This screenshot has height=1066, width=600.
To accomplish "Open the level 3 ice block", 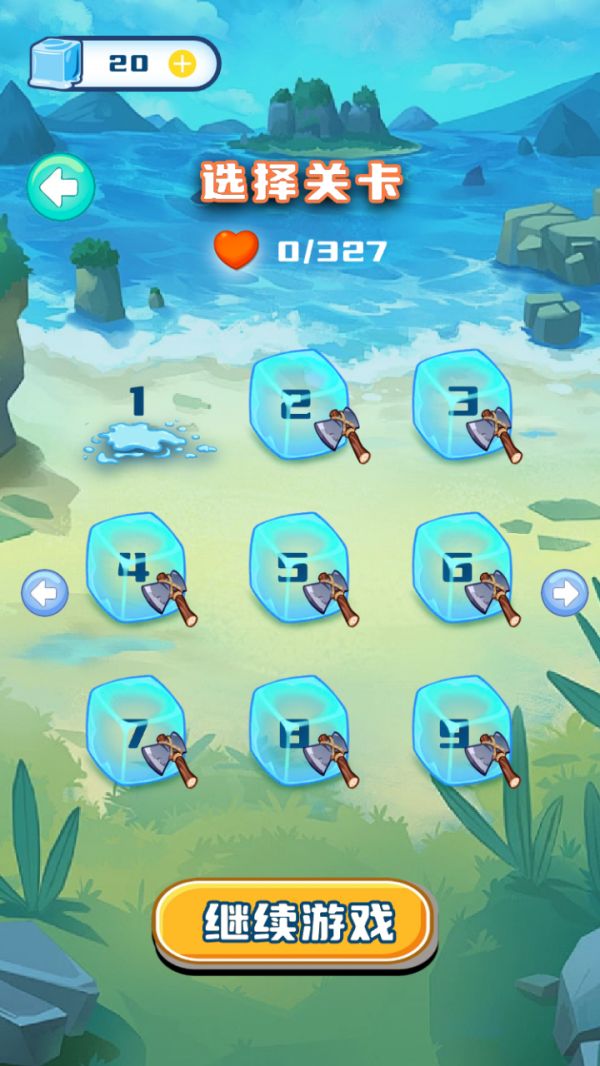I will pos(462,407).
